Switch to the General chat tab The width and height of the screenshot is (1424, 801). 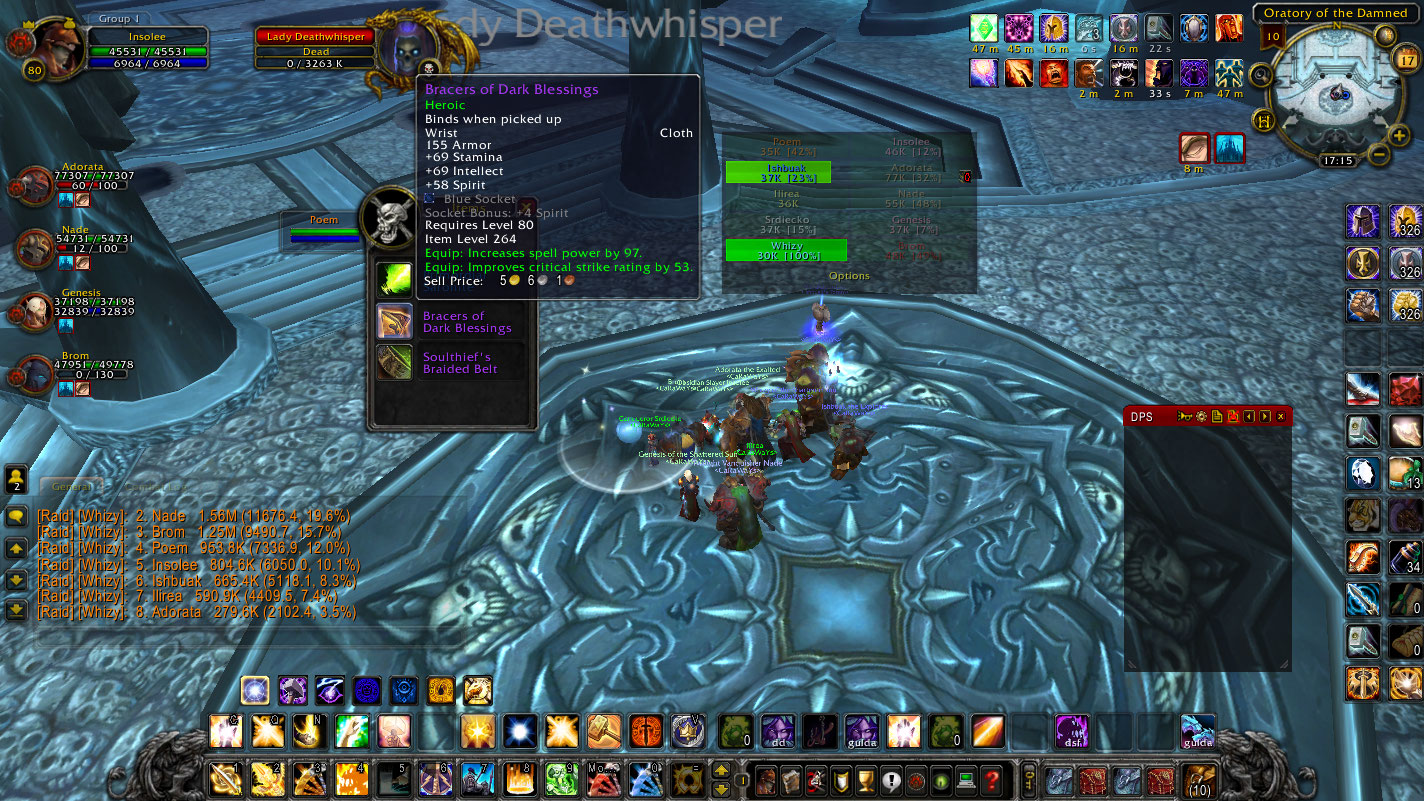[x=70, y=486]
